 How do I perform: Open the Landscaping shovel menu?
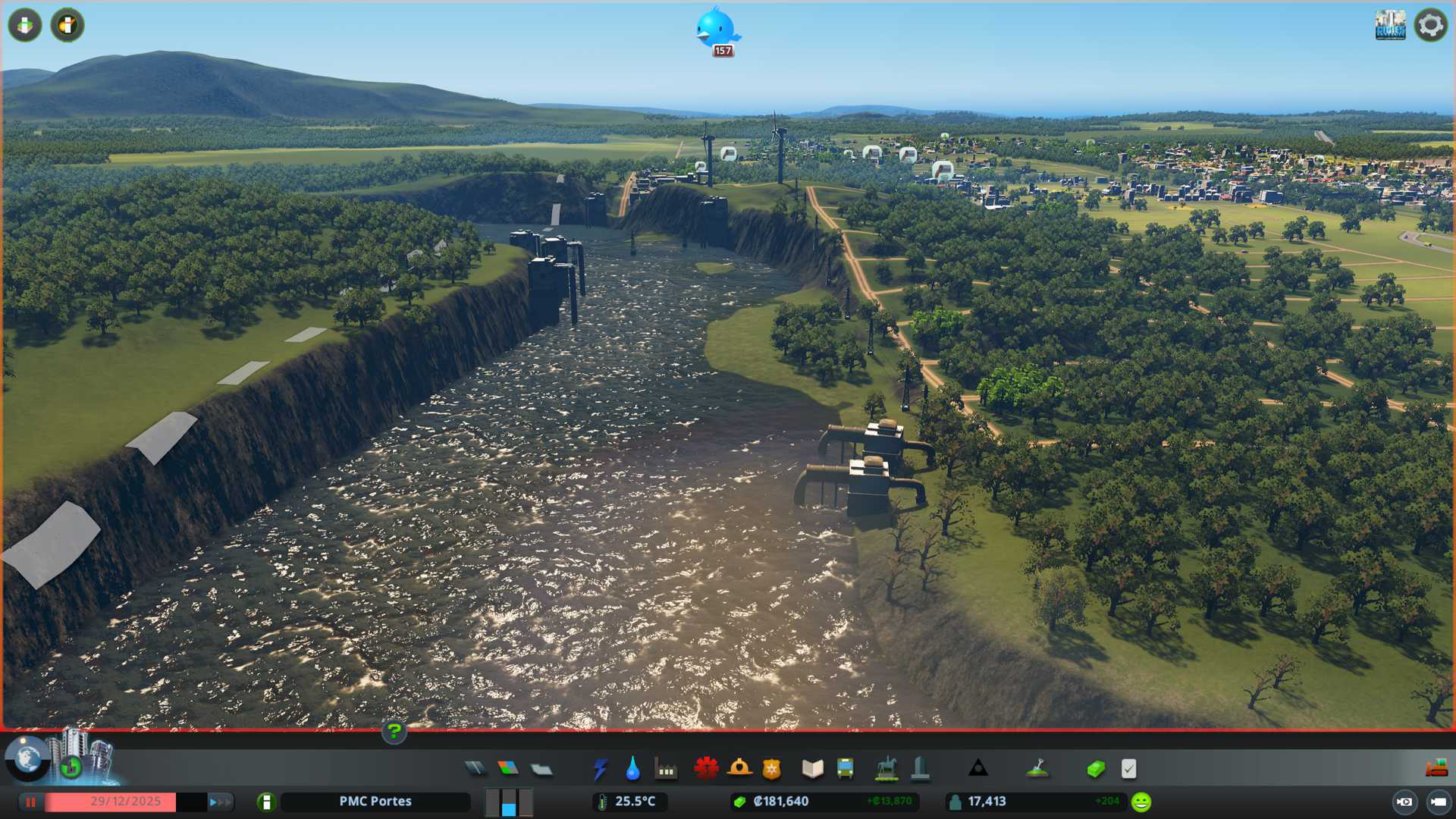[x=1037, y=769]
